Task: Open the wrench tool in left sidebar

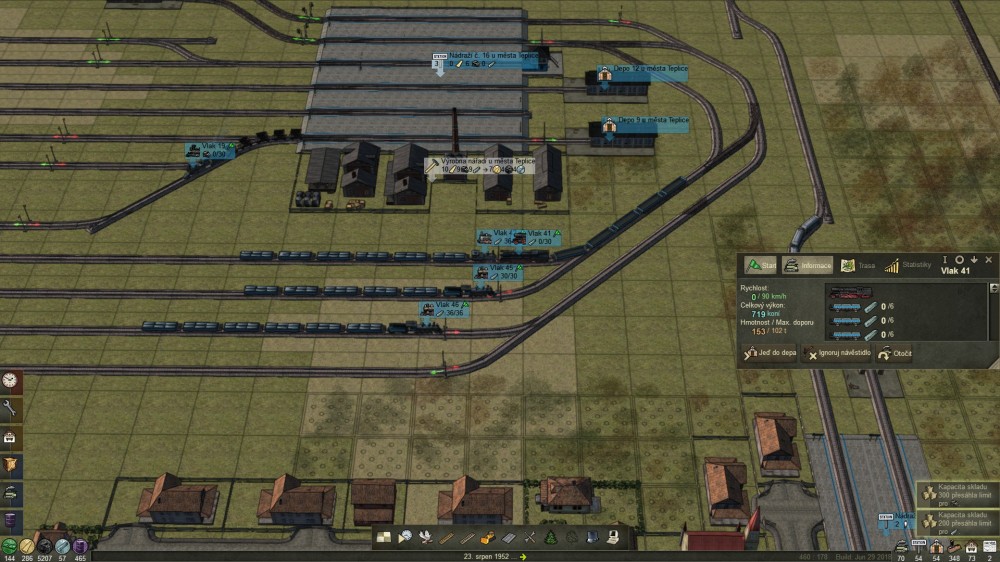Action: coord(11,408)
